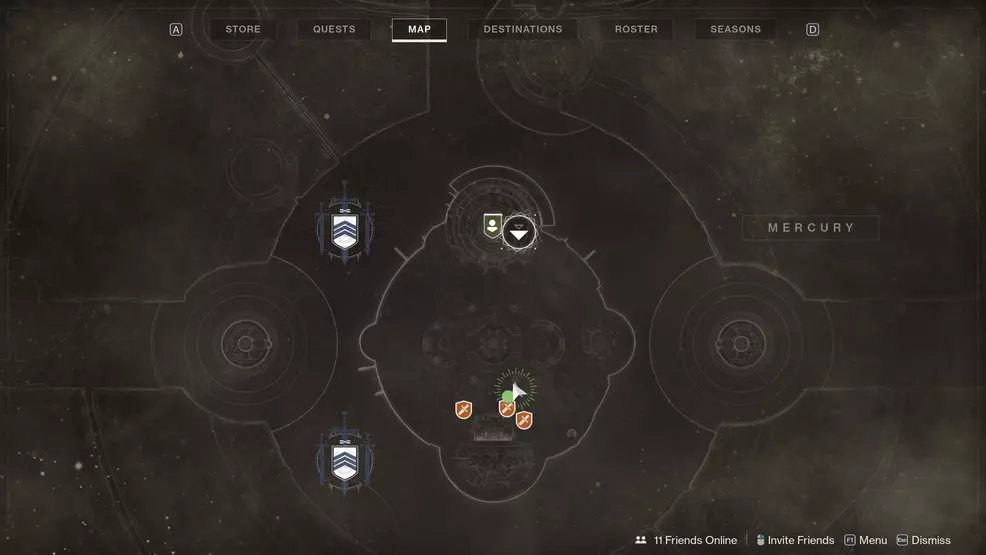
Task: Click the green vendor marker on map
Action: pyautogui.click(x=492, y=225)
